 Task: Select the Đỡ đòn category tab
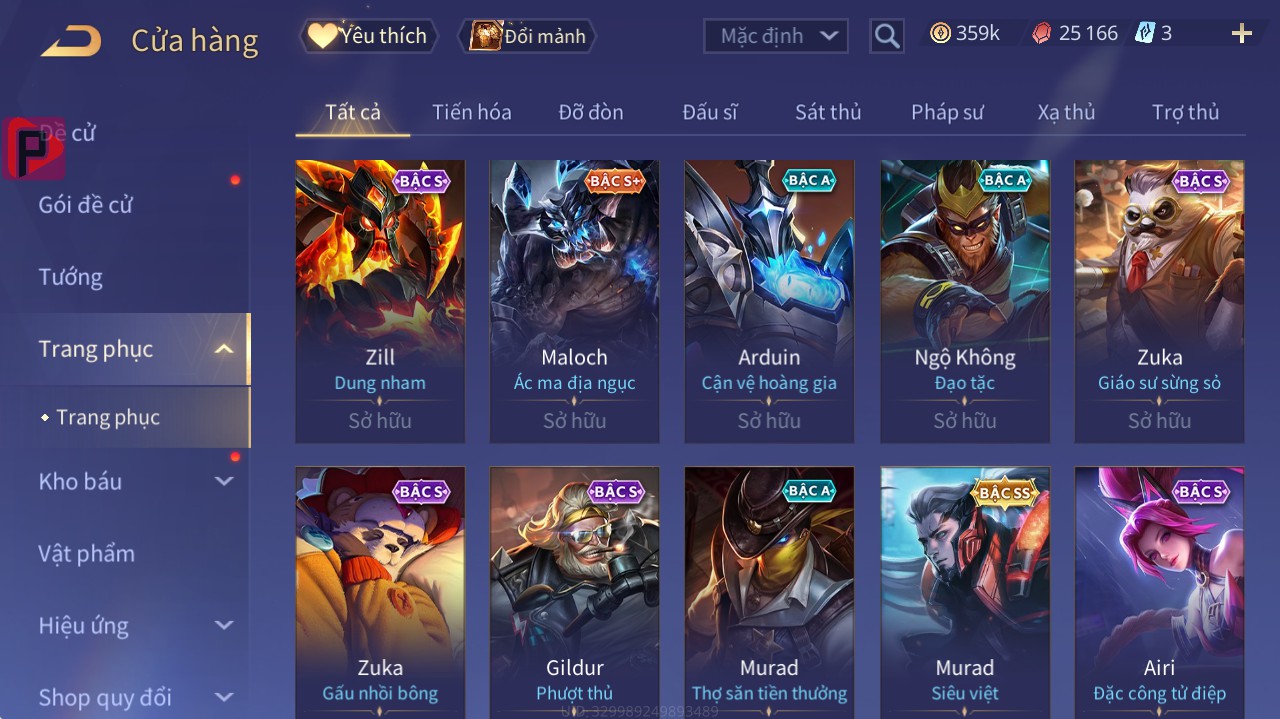591,112
